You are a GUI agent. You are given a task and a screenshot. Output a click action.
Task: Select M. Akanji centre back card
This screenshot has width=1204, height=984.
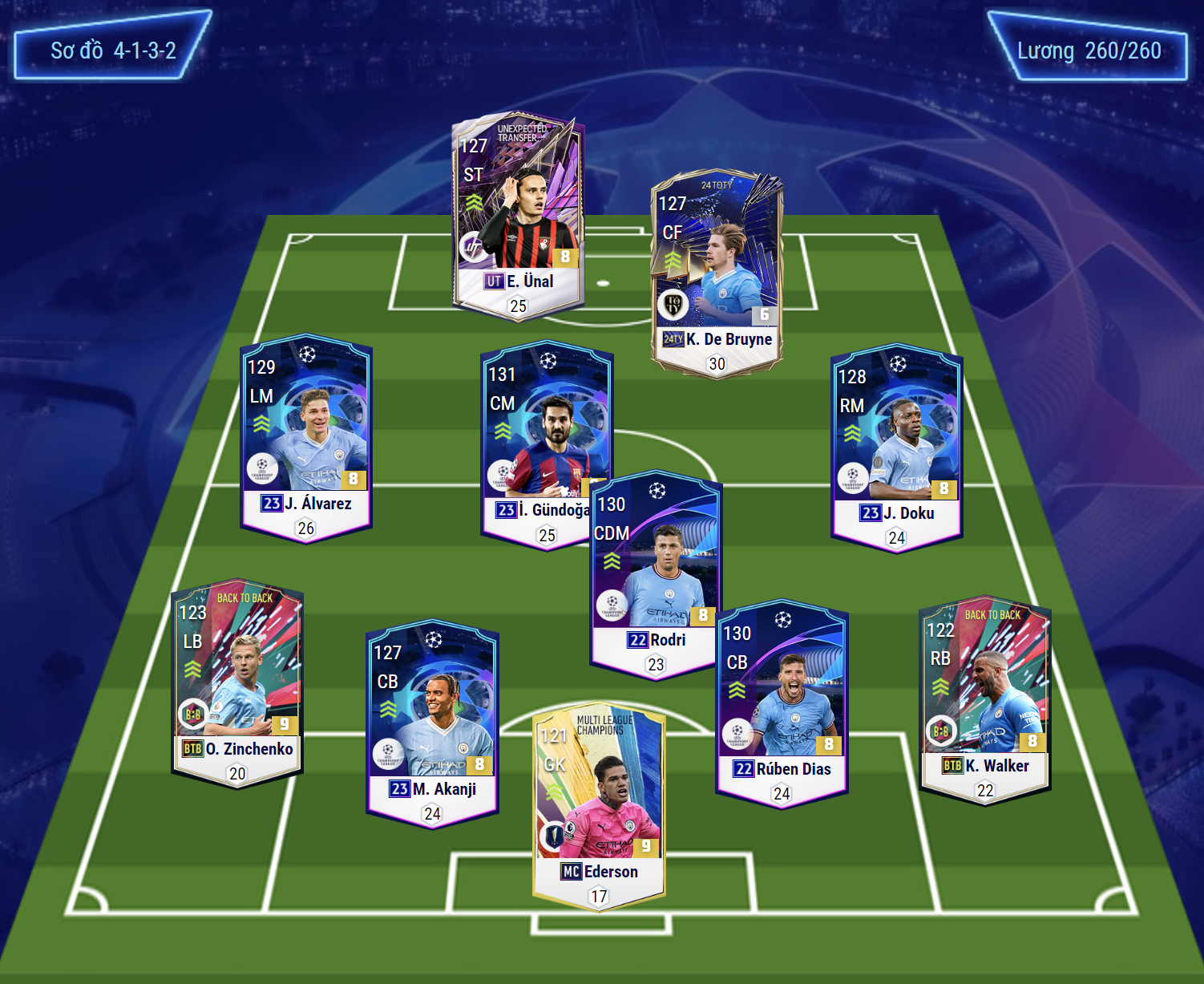click(432, 723)
